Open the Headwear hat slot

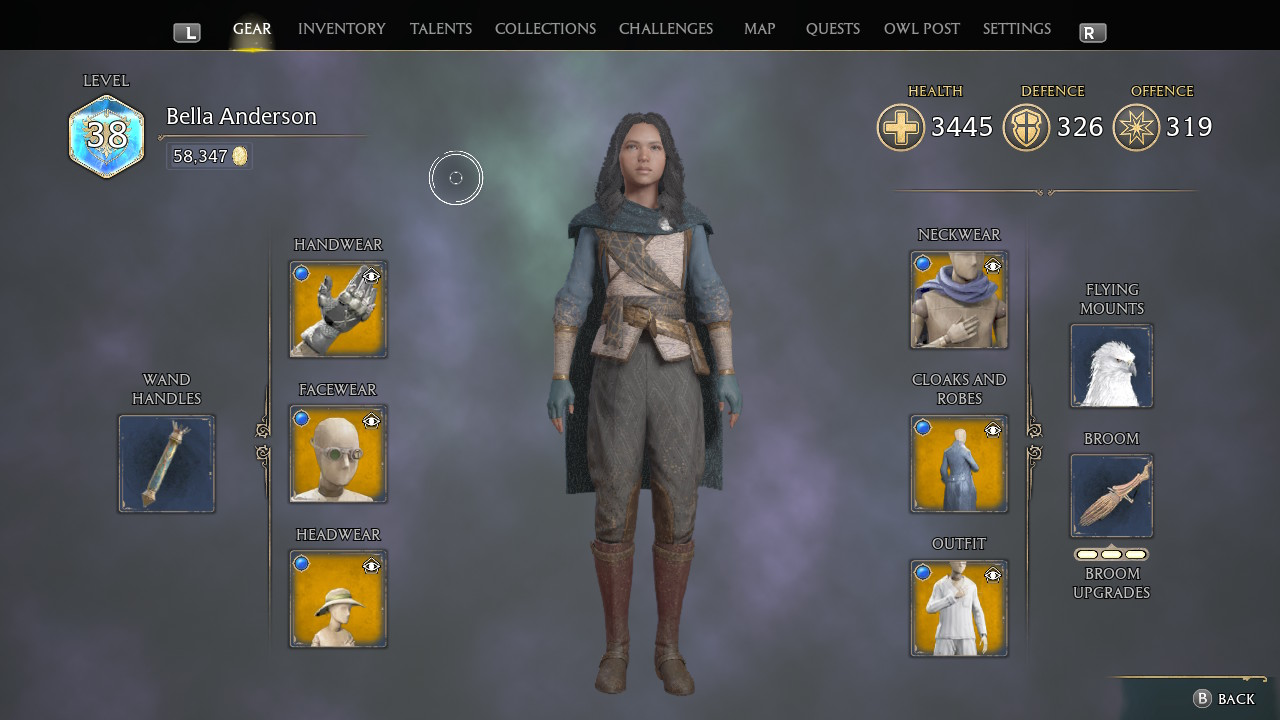[x=338, y=600]
